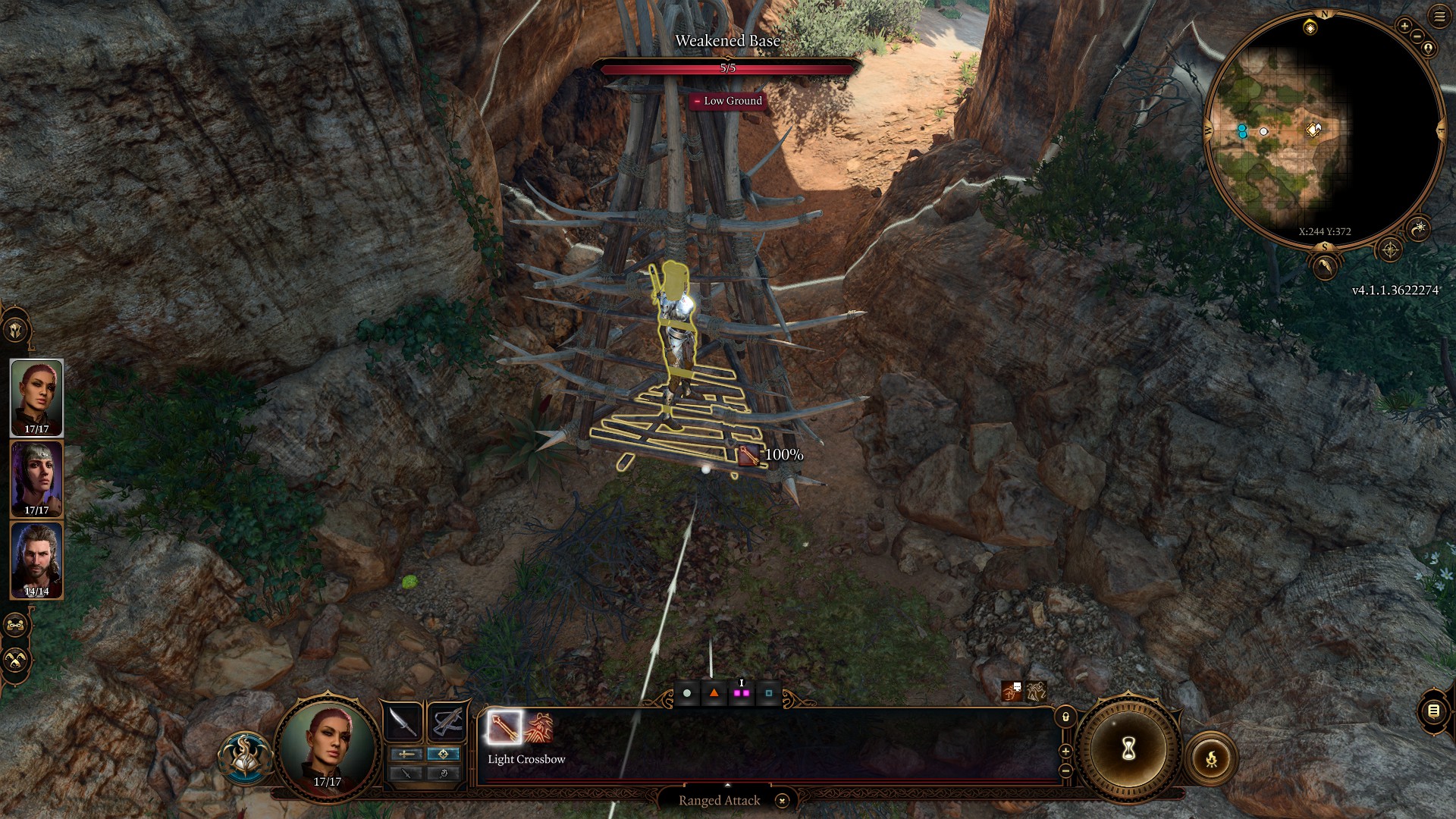The height and width of the screenshot is (819, 1456).
Task: Open the melee dagger weapon slot
Action: (x=403, y=722)
